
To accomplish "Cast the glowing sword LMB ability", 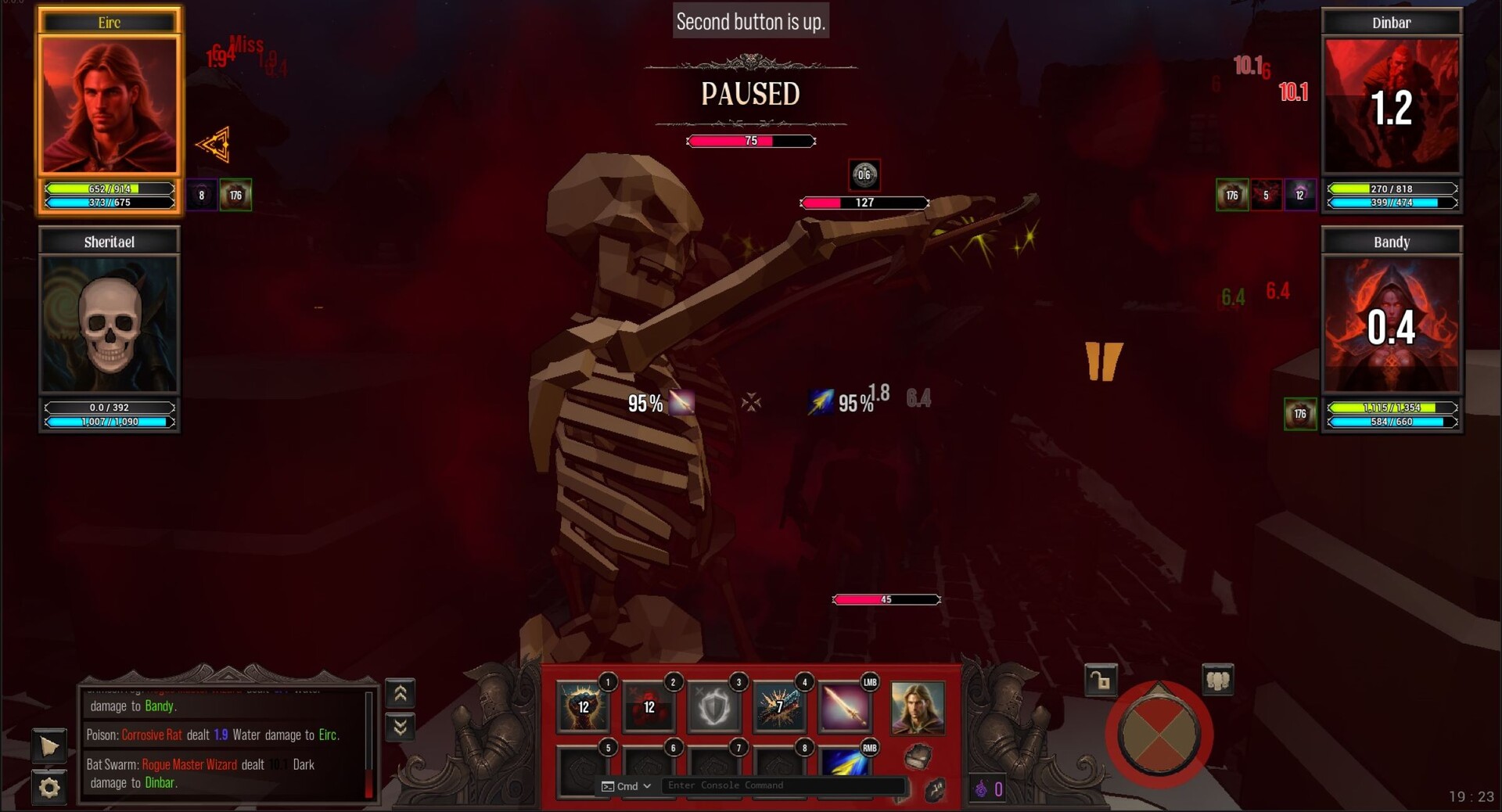I will coord(844,708).
